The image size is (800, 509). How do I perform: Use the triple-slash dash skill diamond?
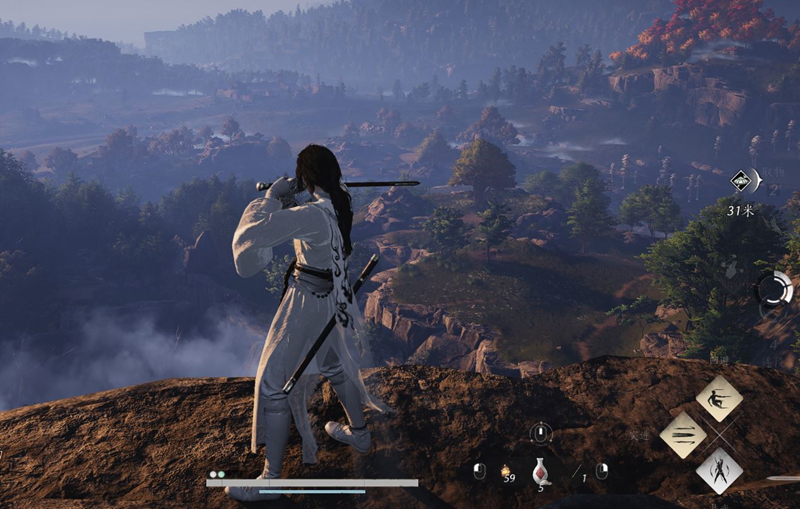[683, 435]
